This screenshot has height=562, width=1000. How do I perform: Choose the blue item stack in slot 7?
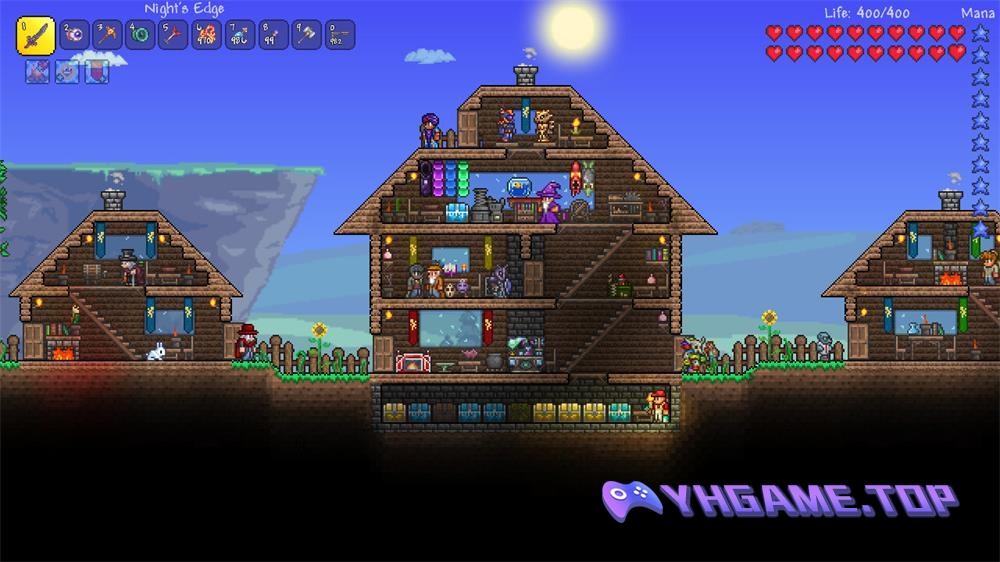[x=240, y=35]
